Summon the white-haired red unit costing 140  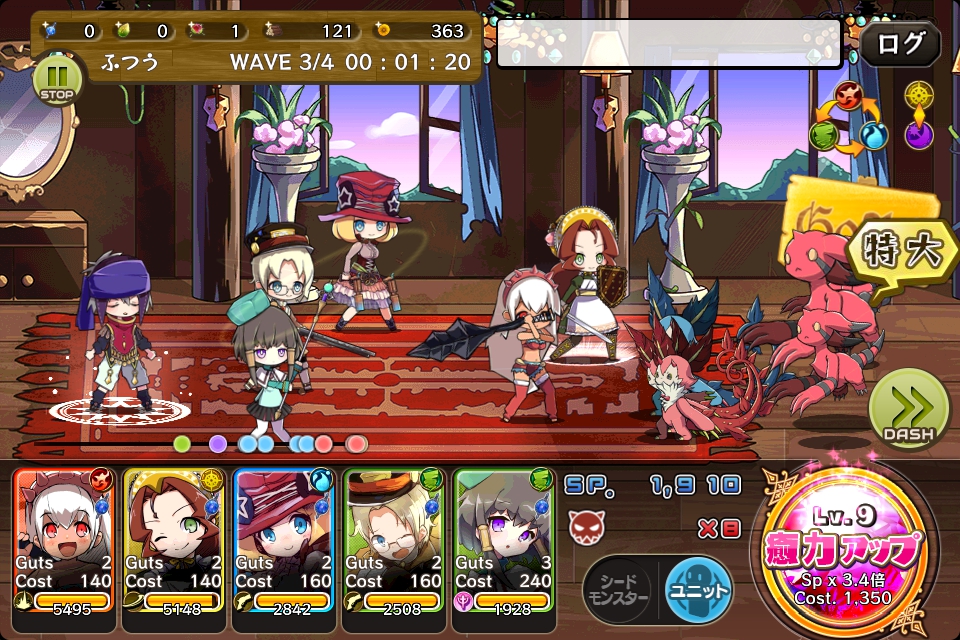coord(65,540)
